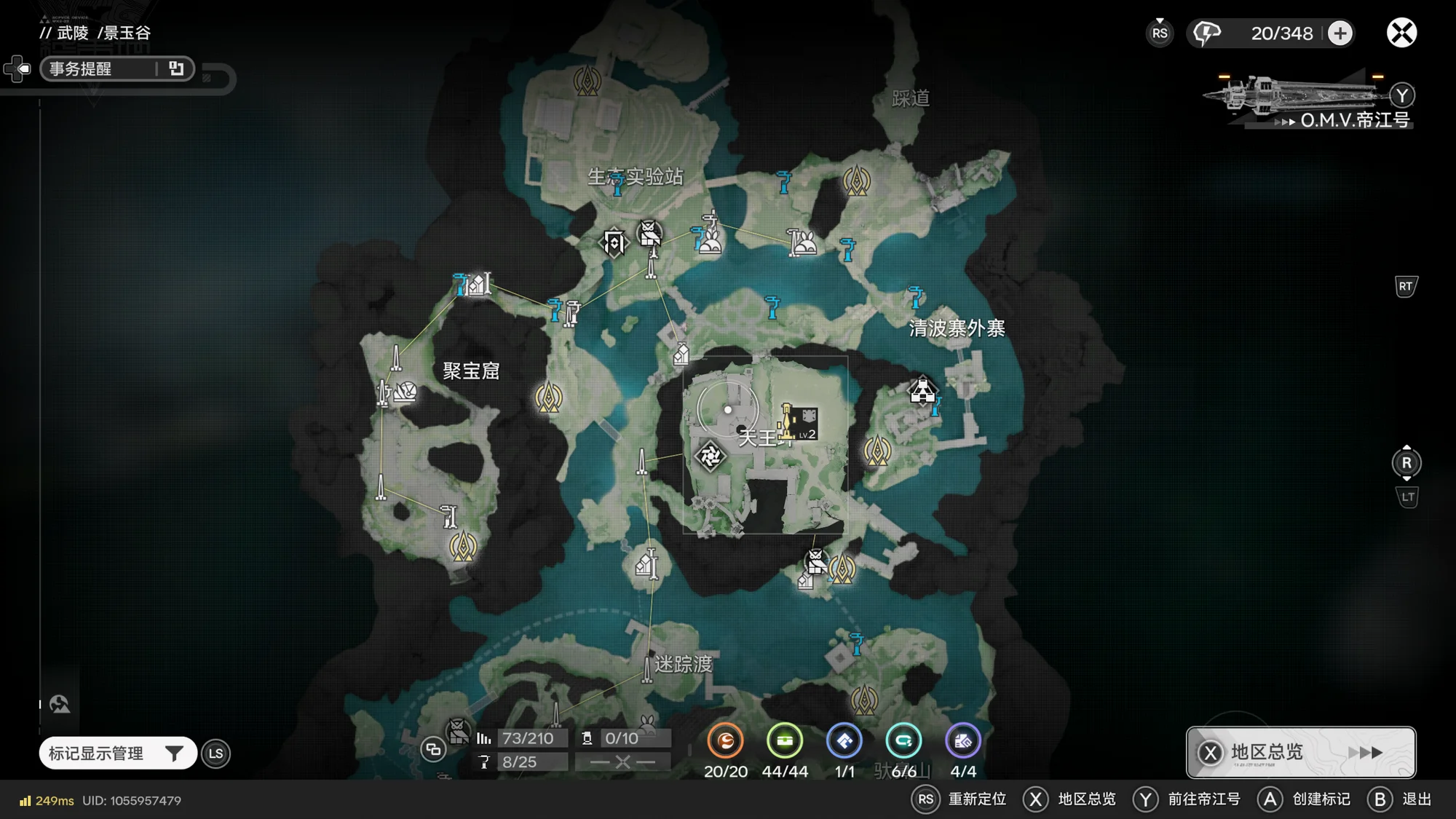Select the LV2 base marker
The width and height of the screenshot is (1456, 819).
point(803,423)
